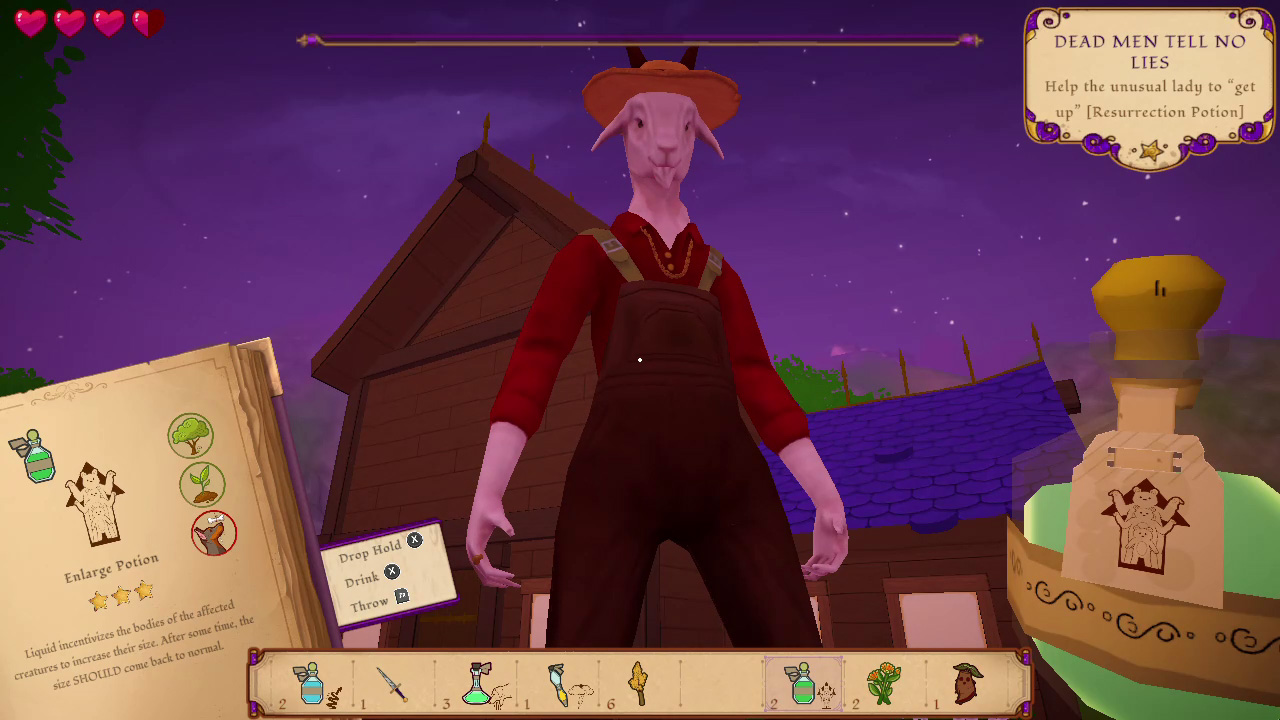
Task: Choose the orange flower bunch slot
Action: tap(884, 685)
